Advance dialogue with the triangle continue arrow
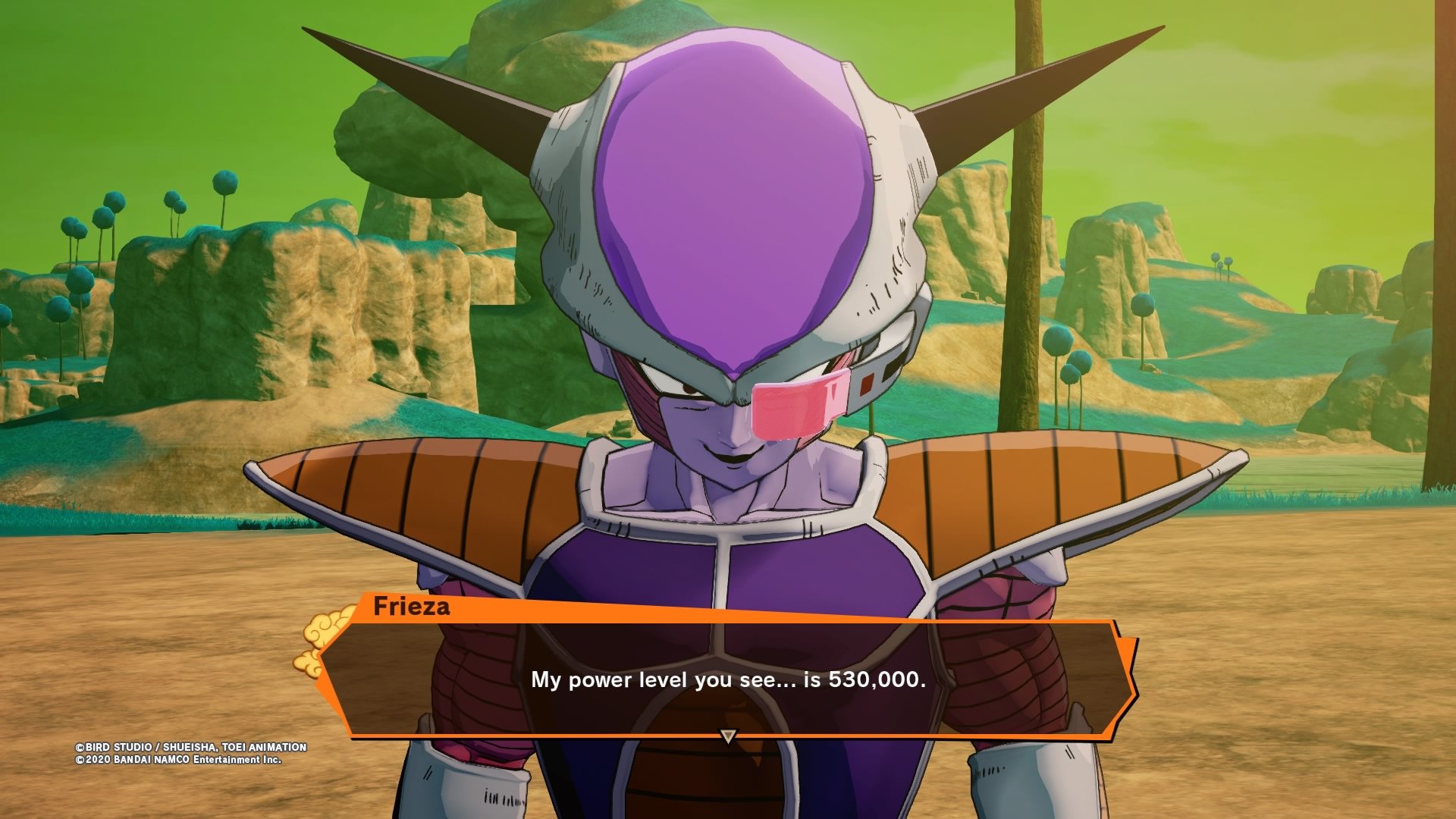Viewport: 1456px width, 819px height. coord(728,736)
